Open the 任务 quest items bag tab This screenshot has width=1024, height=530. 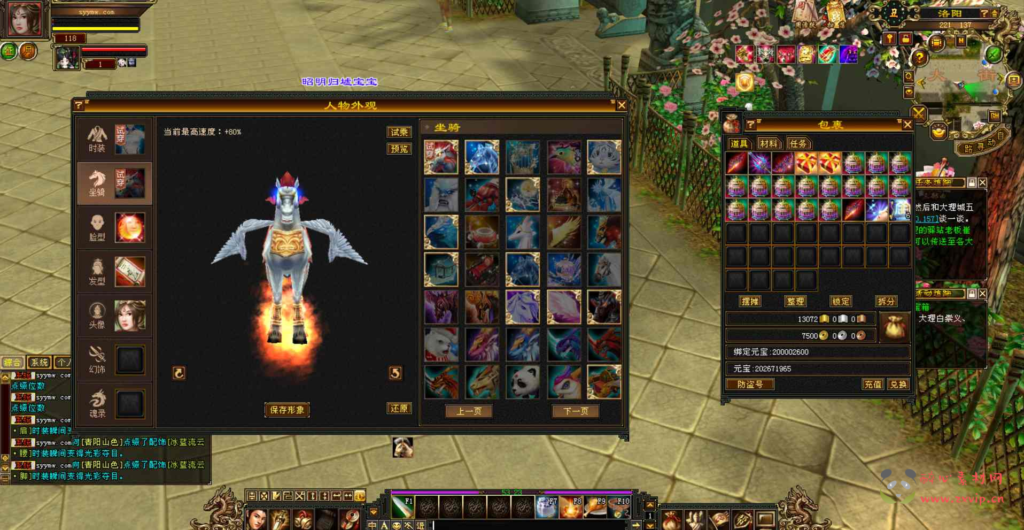tap(799, 144)
